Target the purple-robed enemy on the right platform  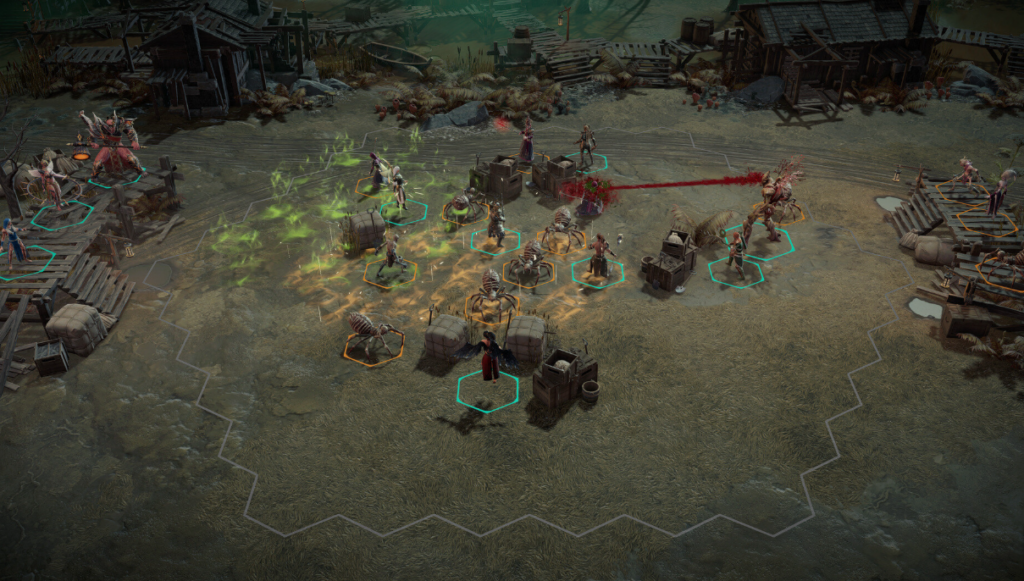click(1001, 191)
